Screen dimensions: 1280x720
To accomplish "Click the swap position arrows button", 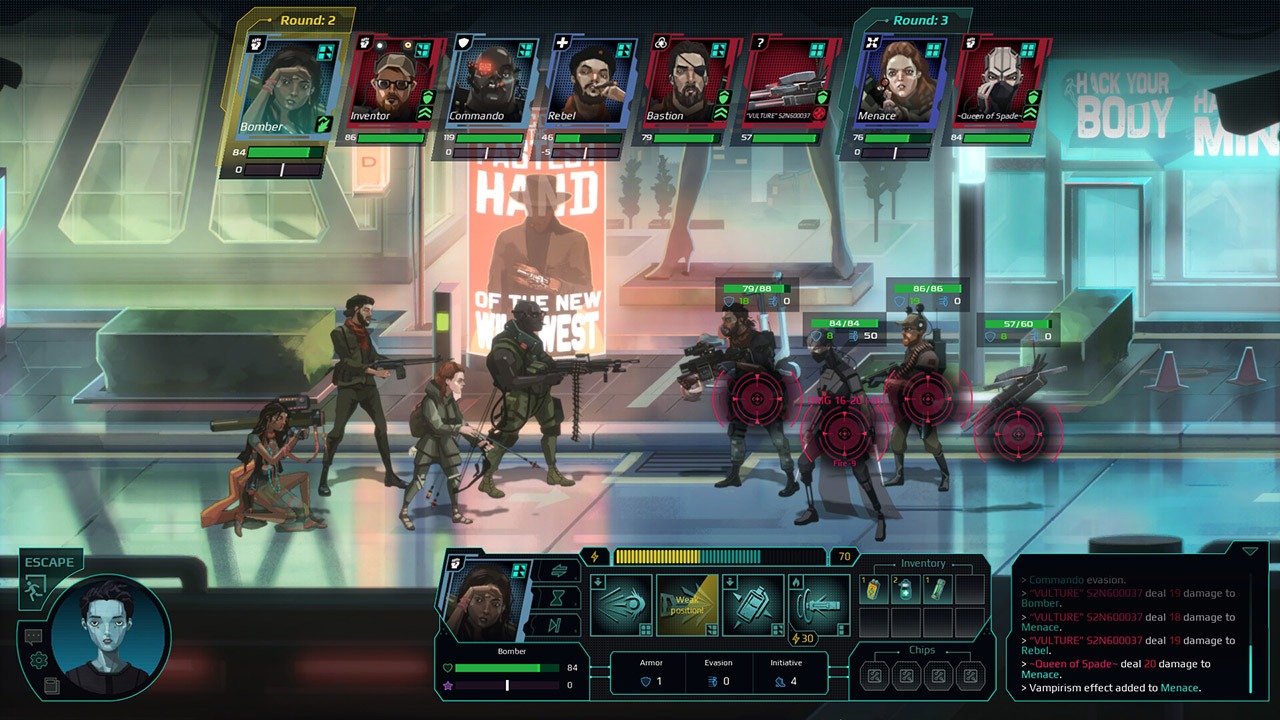I will pyautogui.click(x=558, y=570).
